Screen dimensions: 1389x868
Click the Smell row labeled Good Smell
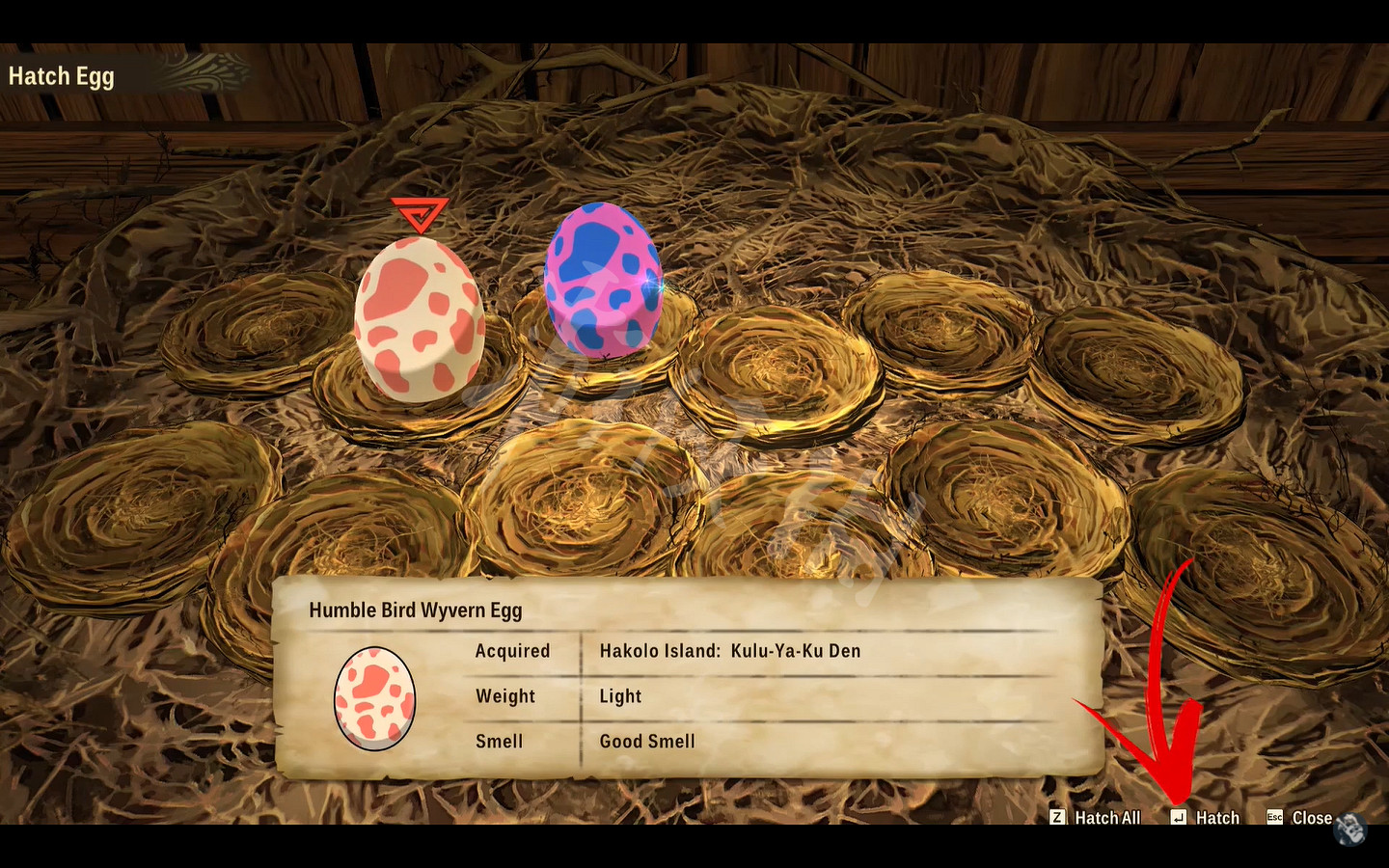(646, 741)
